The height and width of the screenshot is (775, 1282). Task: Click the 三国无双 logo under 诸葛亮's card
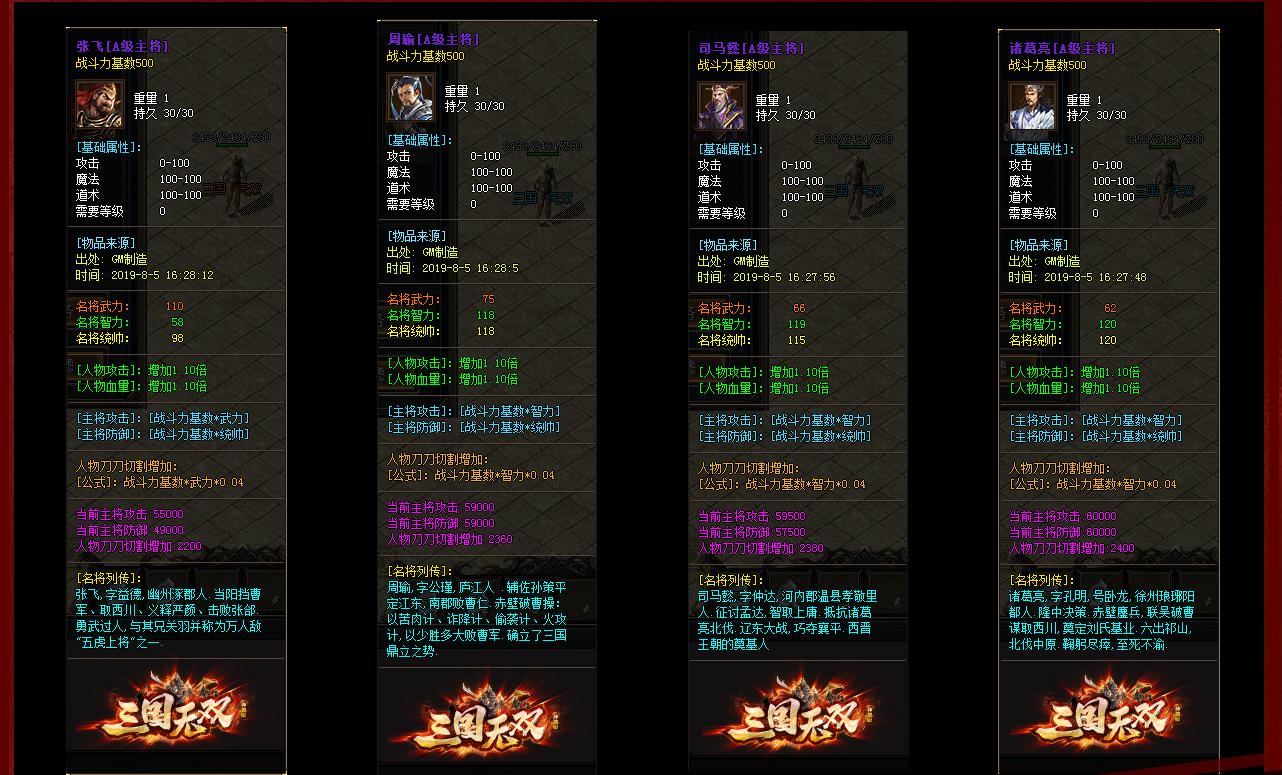(1108, 718)
